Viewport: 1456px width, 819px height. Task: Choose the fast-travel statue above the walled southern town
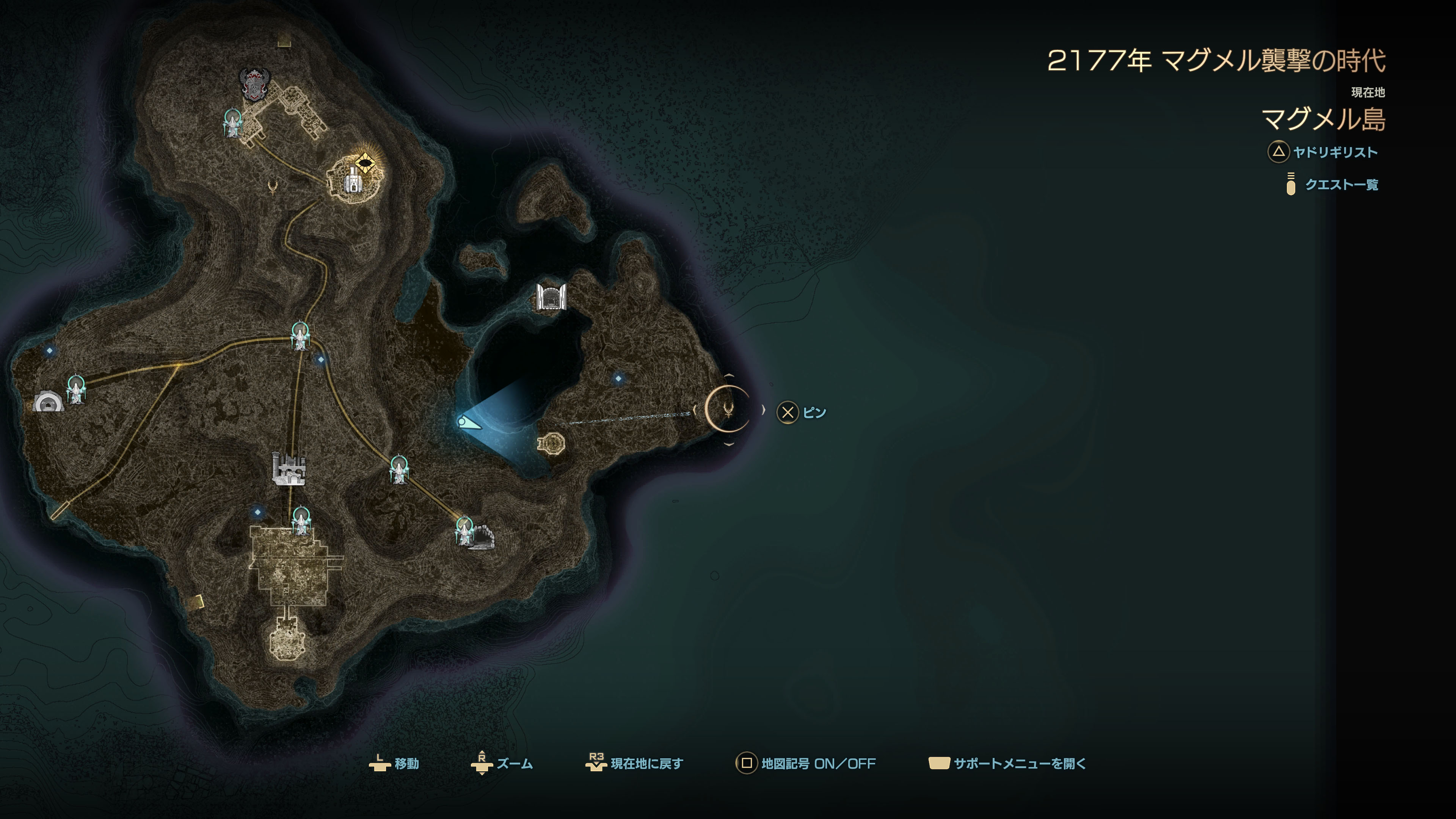coord(301,520)
